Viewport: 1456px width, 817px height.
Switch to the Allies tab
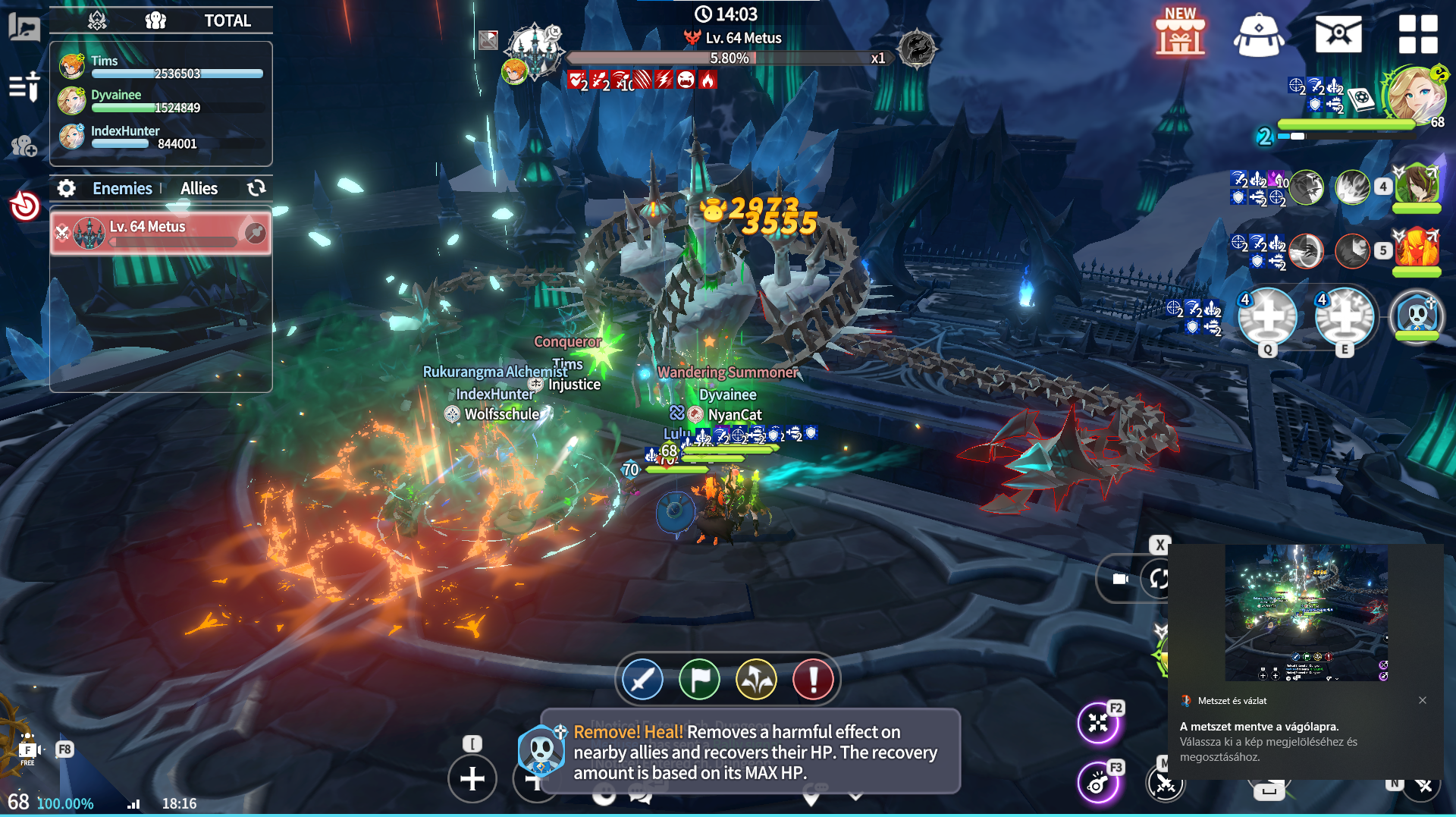pyautogui.click(x=199, y=188)
